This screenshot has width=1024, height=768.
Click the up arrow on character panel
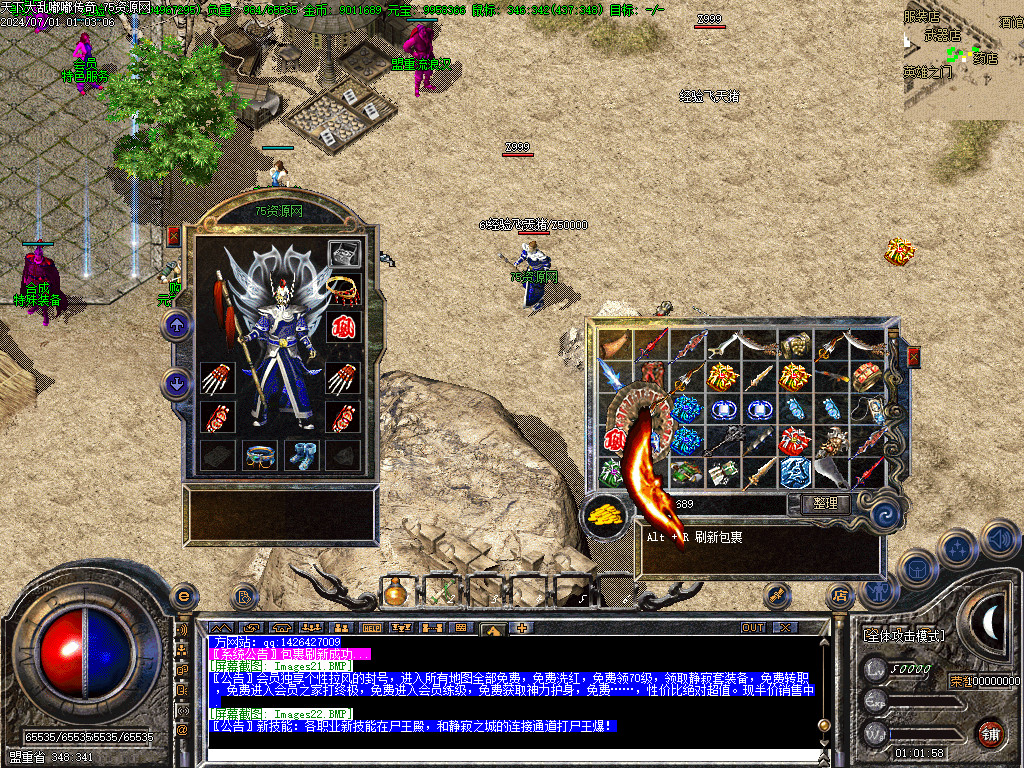pyautogui.click(x=177, y=324)
